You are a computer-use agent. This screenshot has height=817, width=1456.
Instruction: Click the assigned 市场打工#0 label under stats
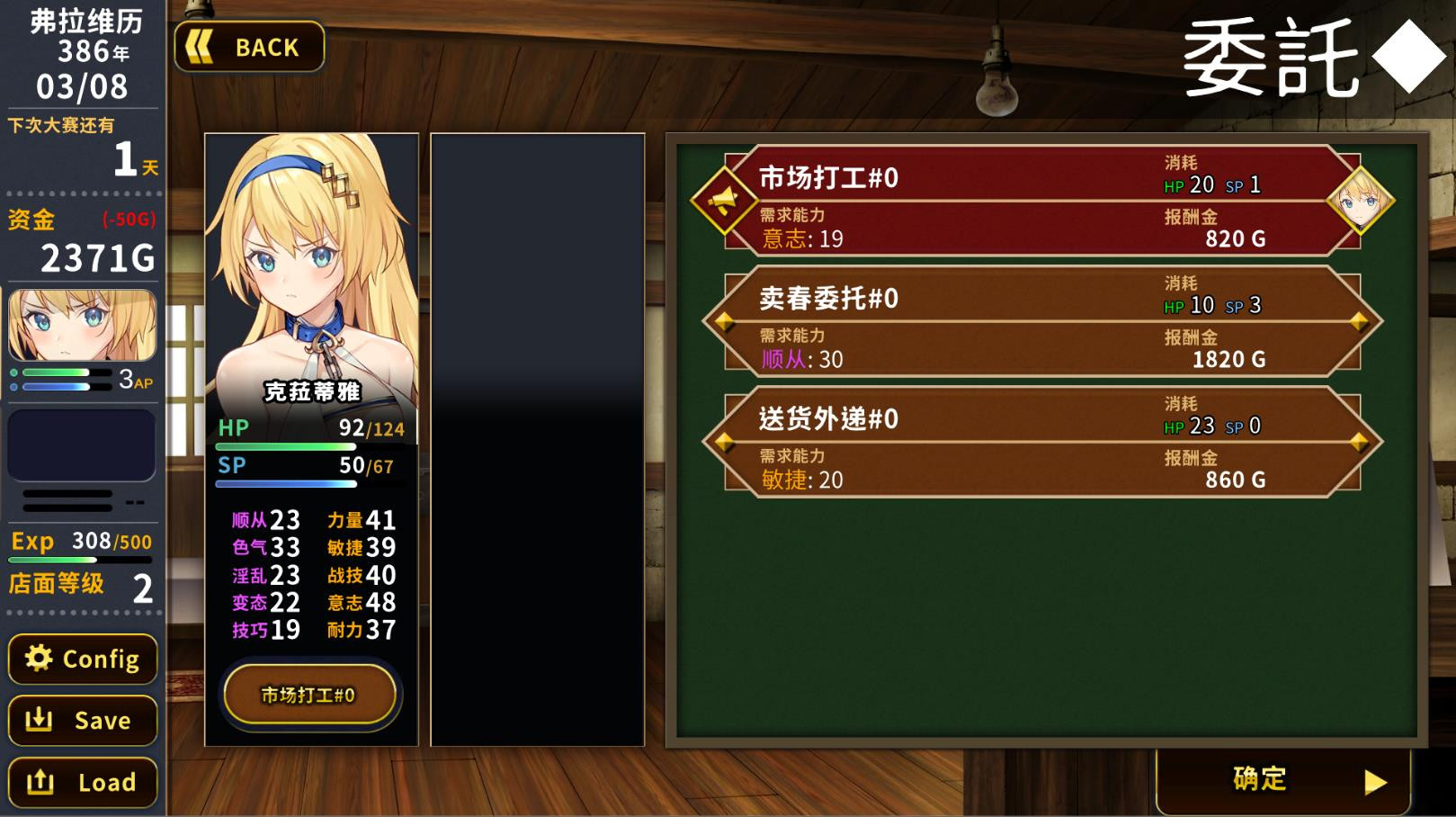[x=310, y=694]
